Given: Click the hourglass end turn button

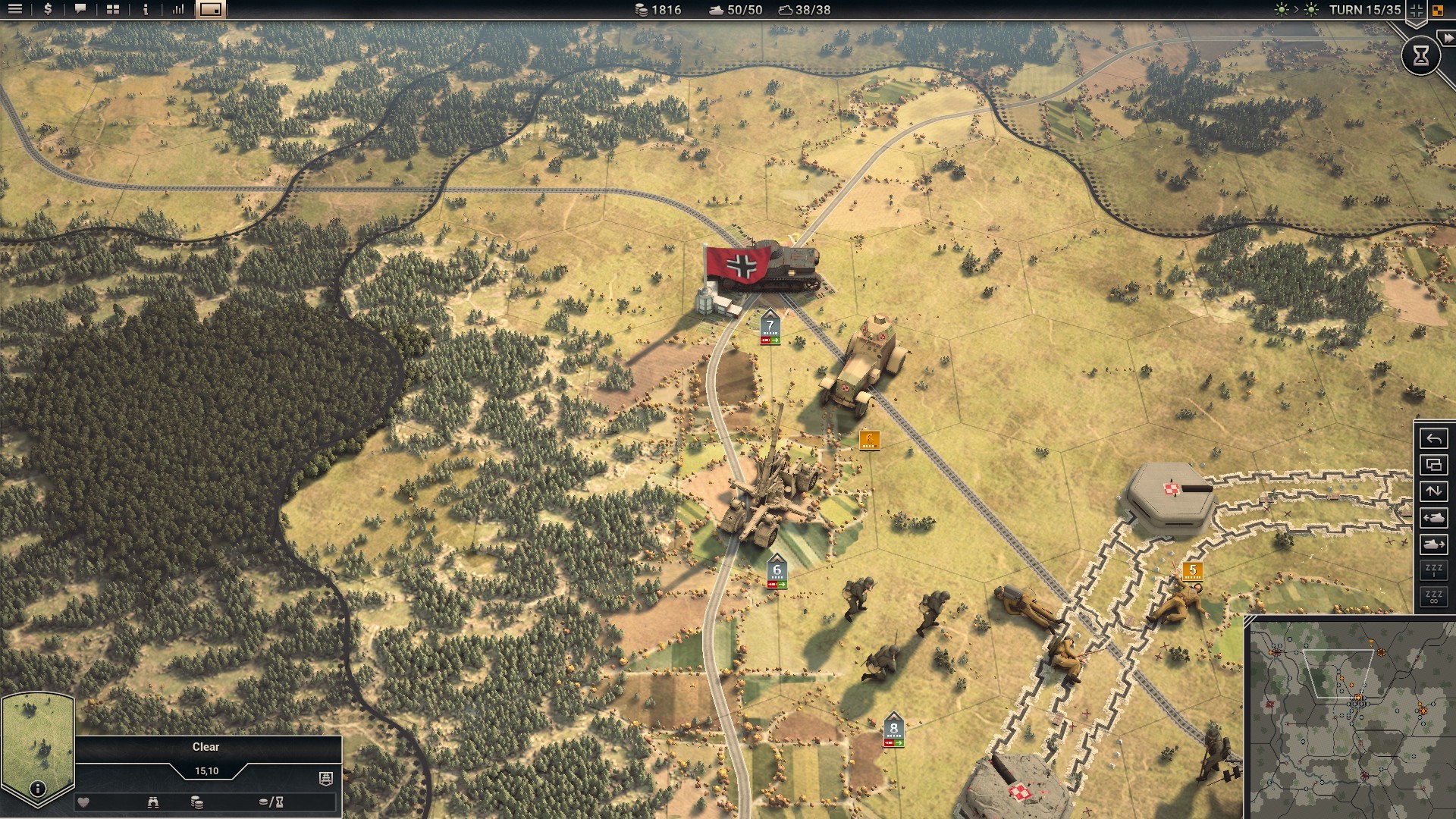Looking at the screenshot, I should point(1420,55).
